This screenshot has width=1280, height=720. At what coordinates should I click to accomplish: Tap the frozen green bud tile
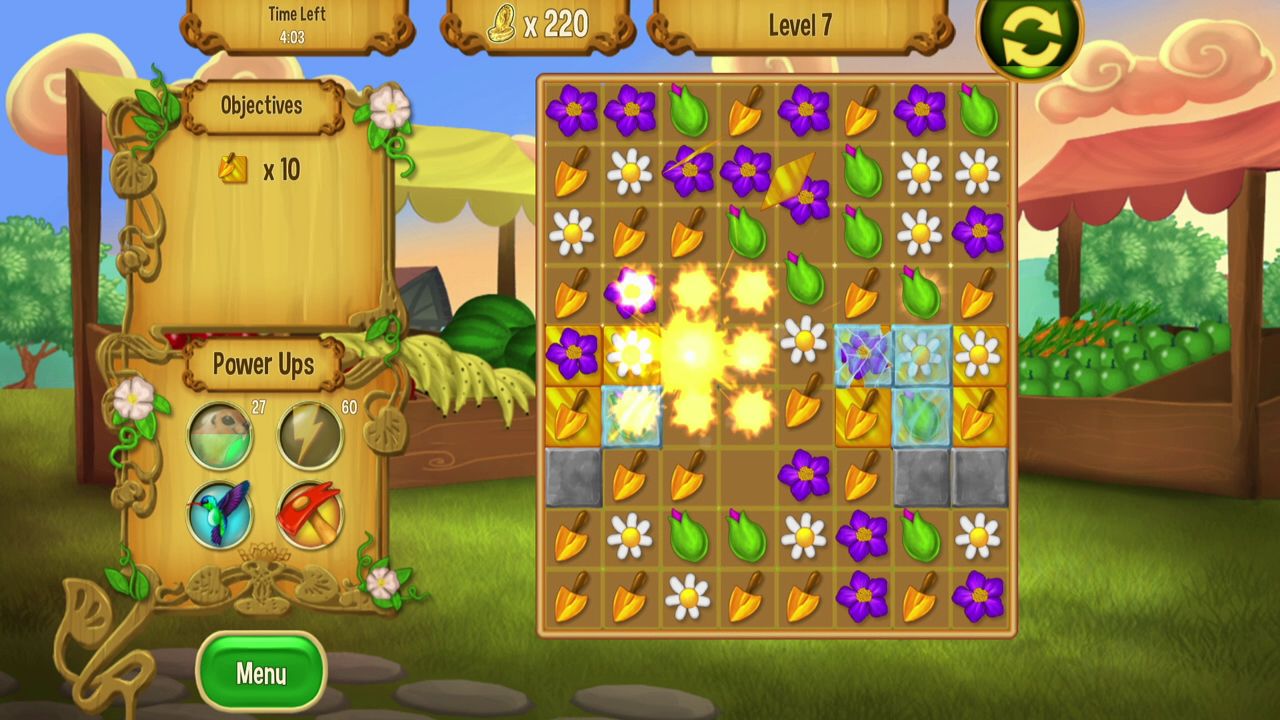click(921, 416)
